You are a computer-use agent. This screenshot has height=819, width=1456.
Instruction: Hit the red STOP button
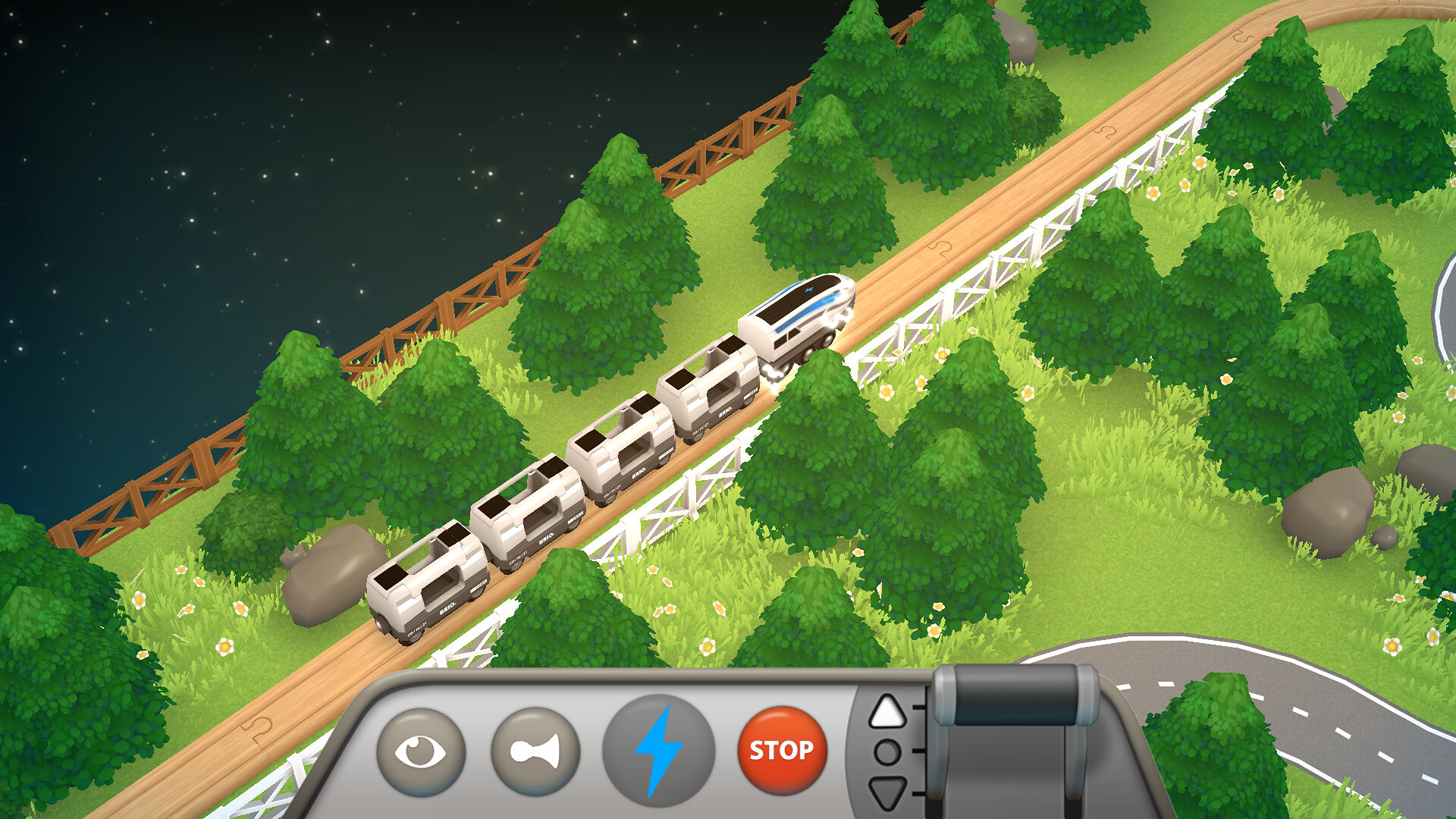[781, 750]
